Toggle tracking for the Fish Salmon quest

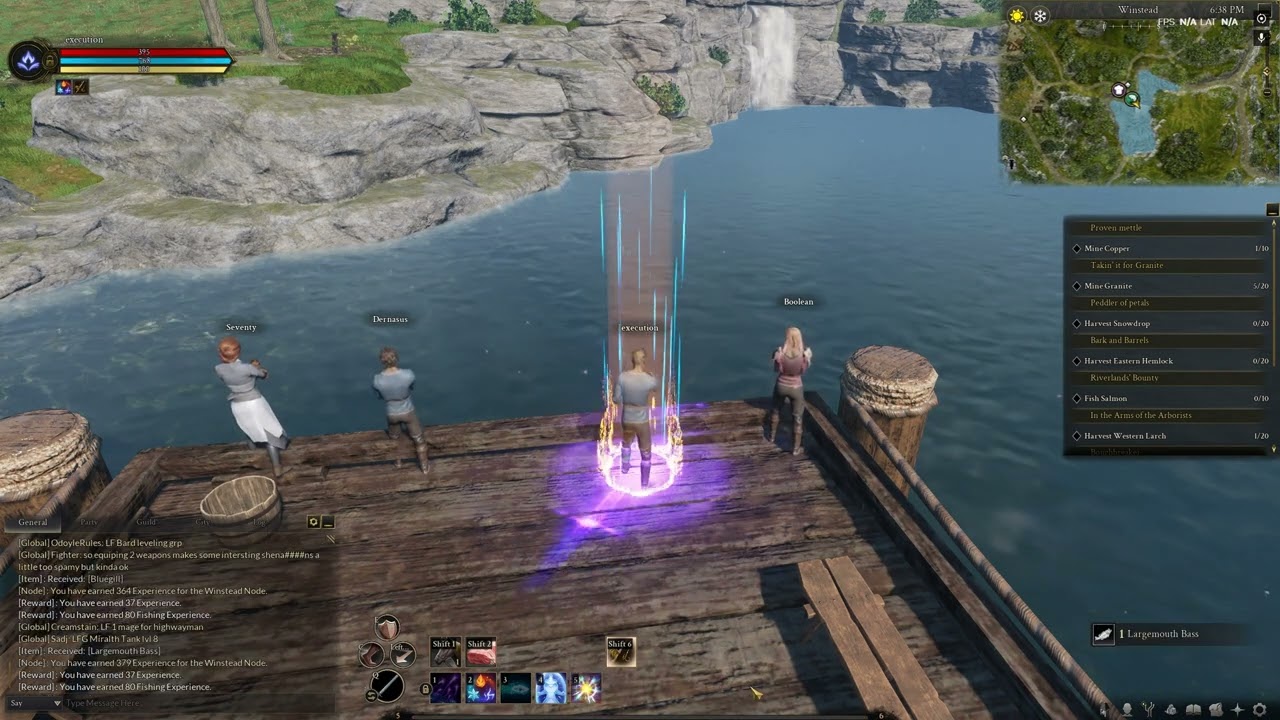1076,398
